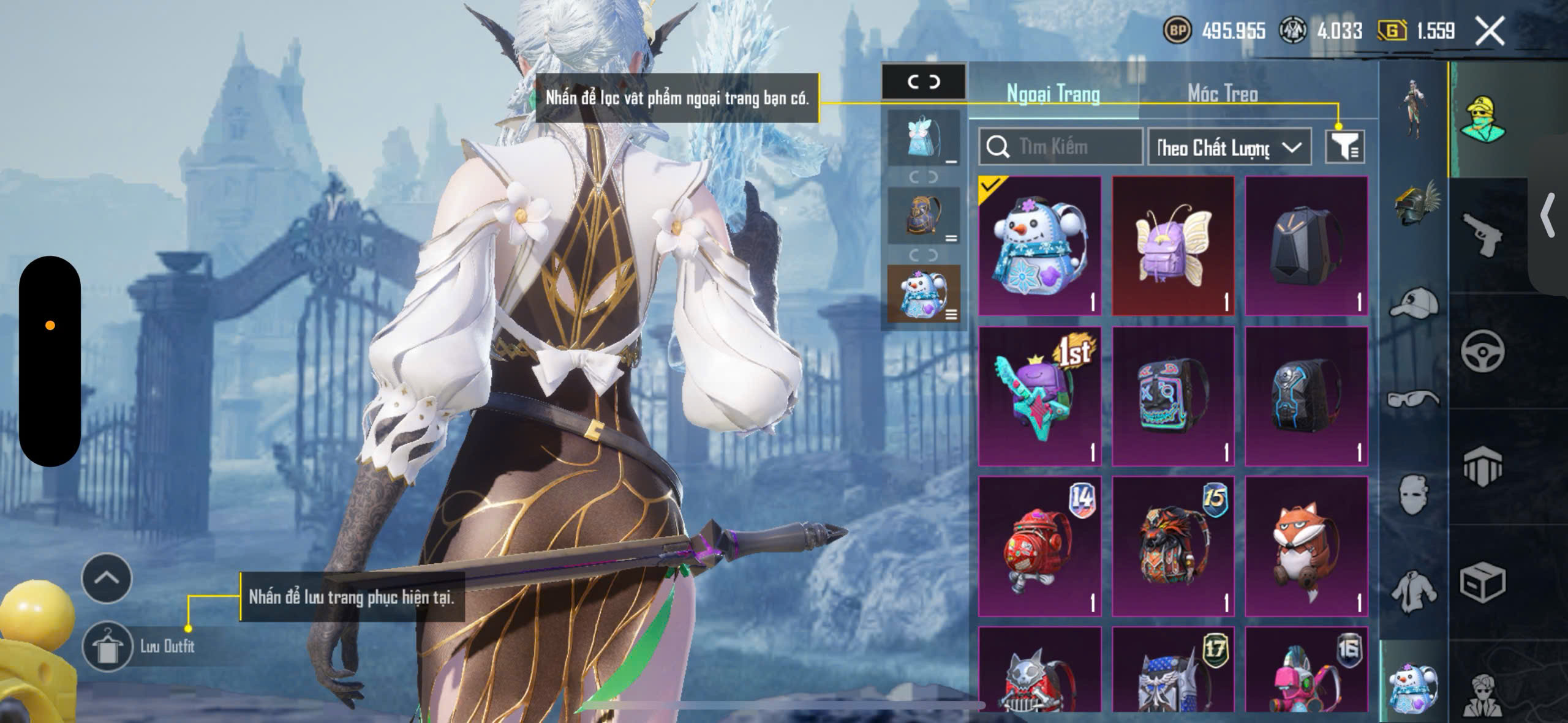Toggle the owned items filter button
The image size is (1568, 723).
[x=1344, y=147]
